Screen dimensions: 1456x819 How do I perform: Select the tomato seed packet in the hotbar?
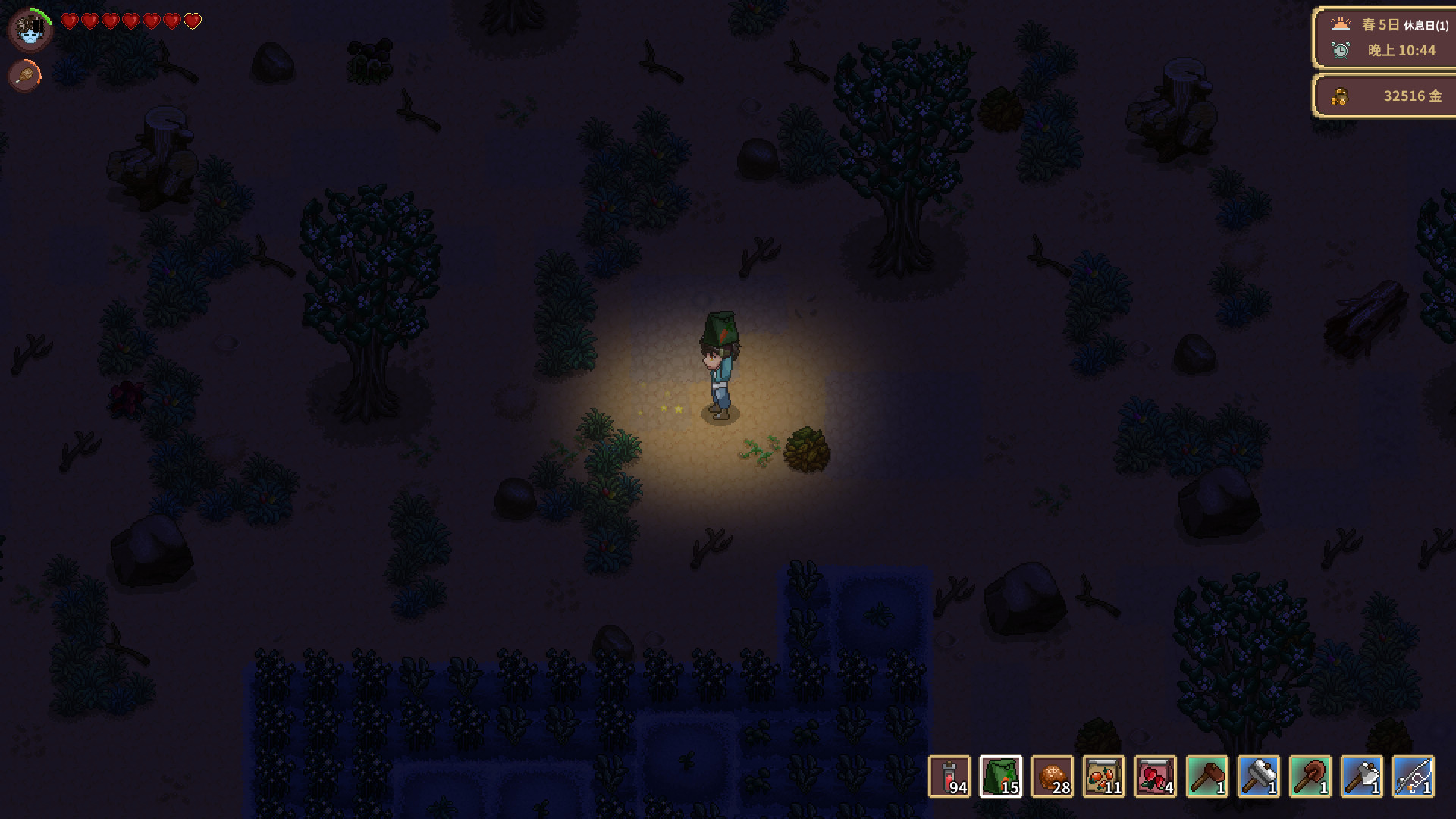click(x=1105, y=775)
